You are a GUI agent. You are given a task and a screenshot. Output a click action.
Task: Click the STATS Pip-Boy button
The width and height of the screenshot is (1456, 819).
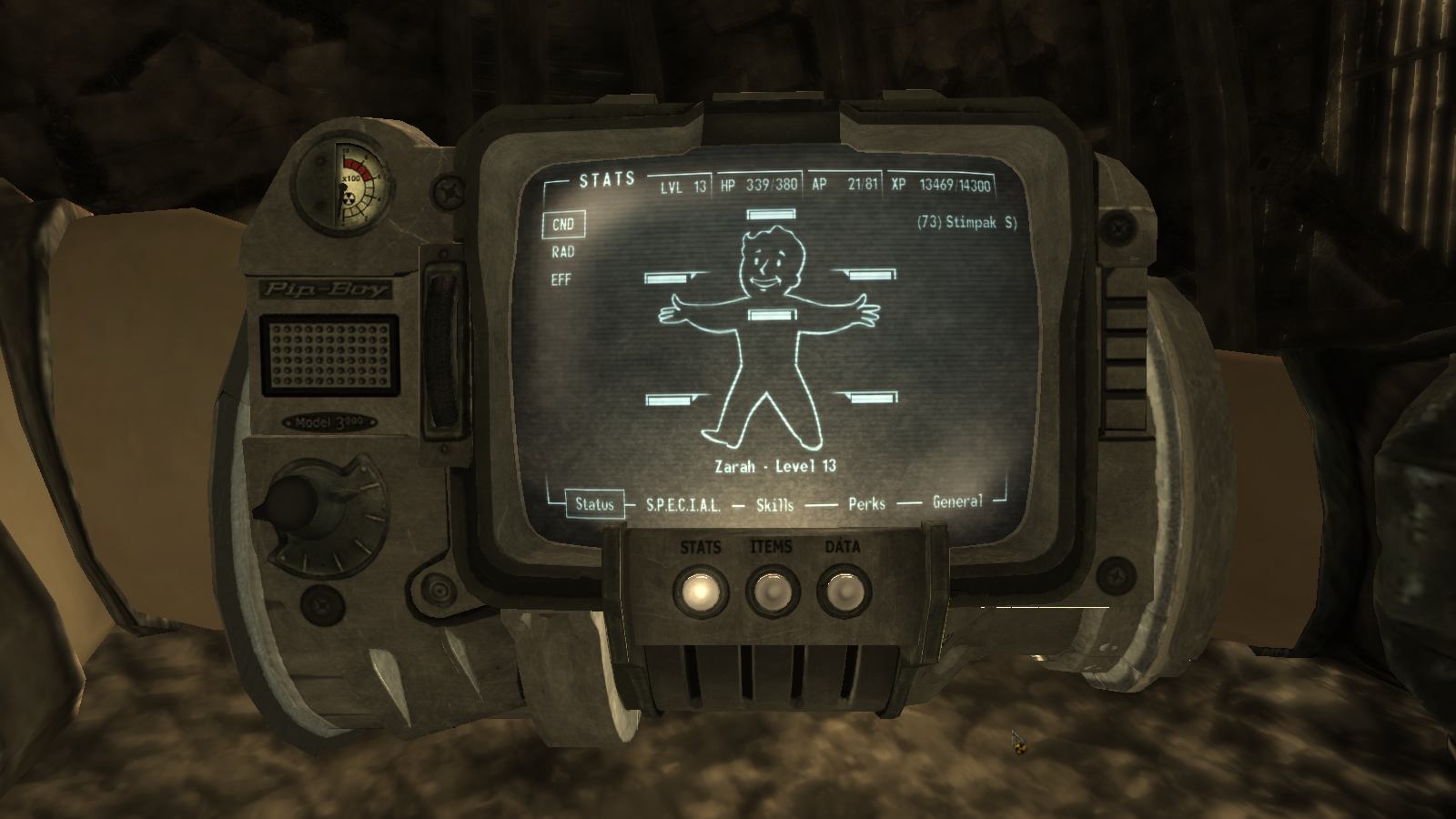701,592
